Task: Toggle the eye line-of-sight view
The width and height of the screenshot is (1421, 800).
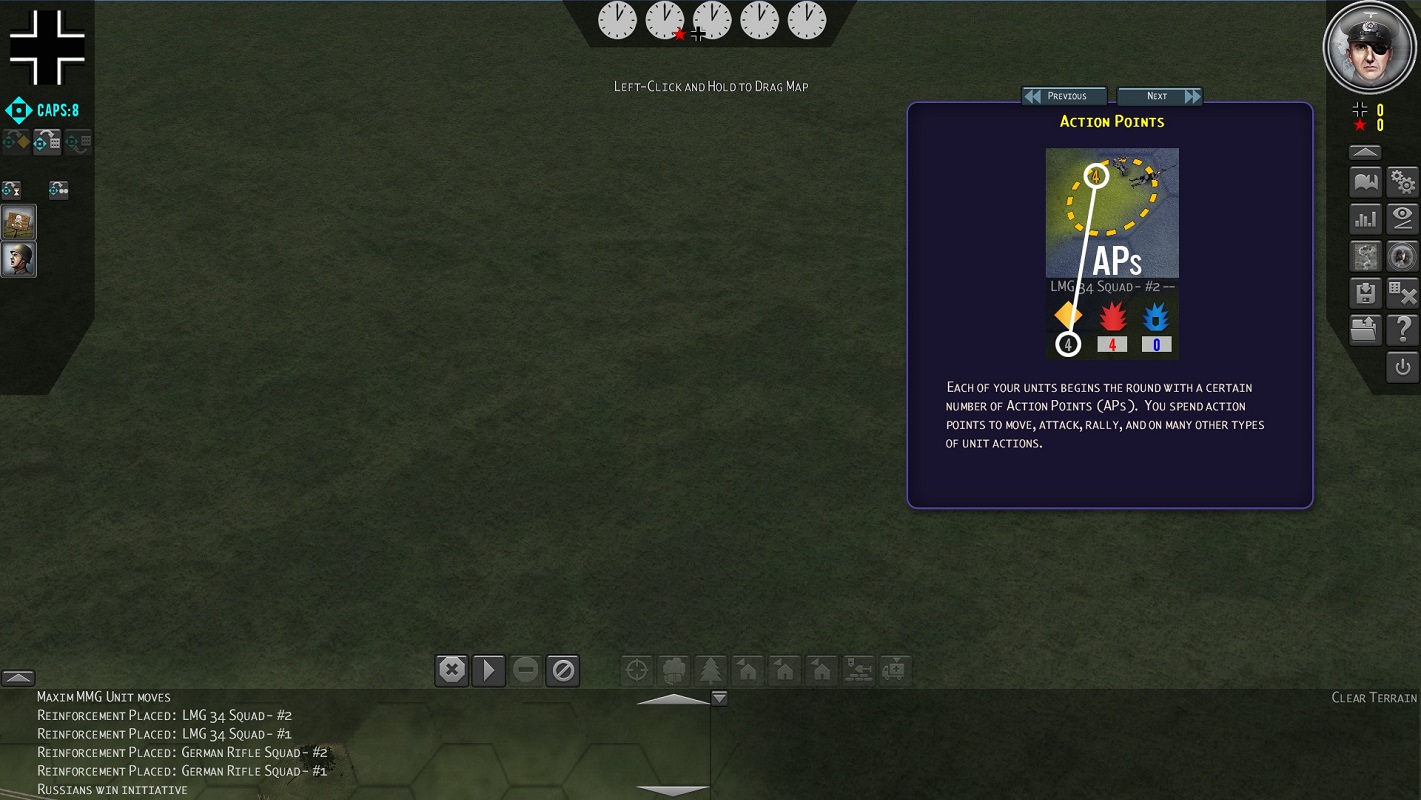Action: [1403, 219]
